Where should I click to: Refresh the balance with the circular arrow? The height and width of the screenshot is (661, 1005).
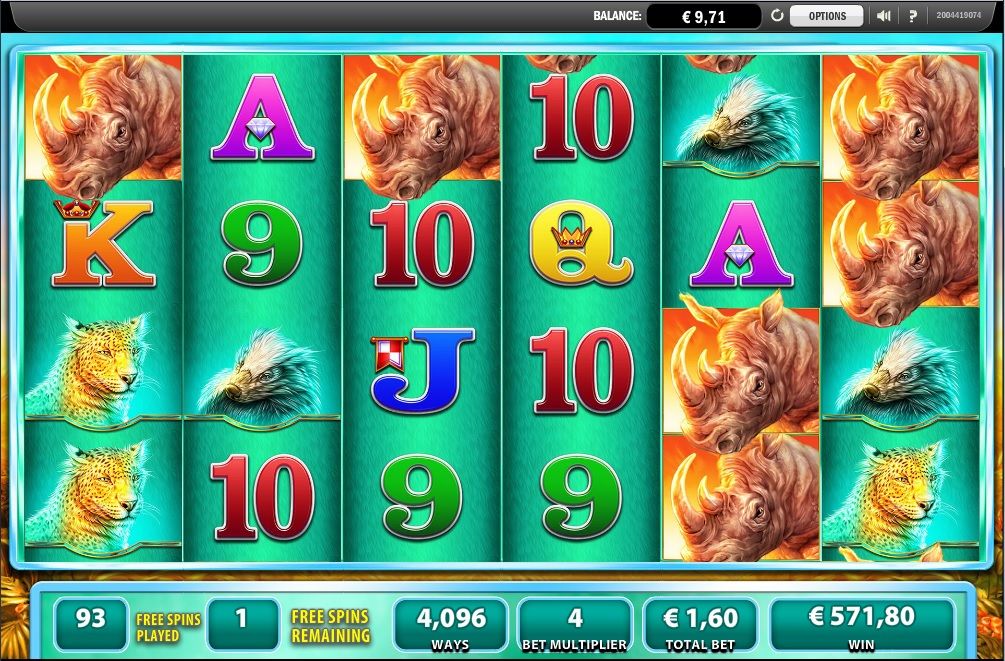777,16
